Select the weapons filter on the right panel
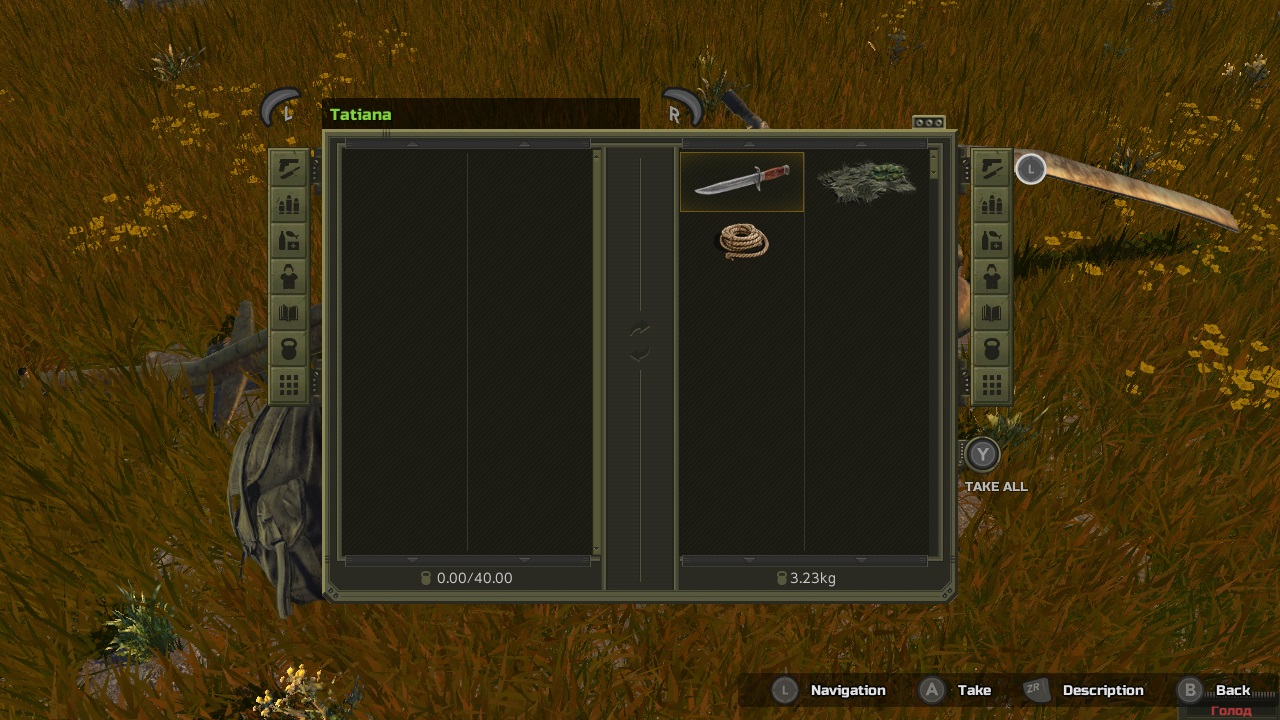Screen dimensions: 1280x720 tap(991, 167)
